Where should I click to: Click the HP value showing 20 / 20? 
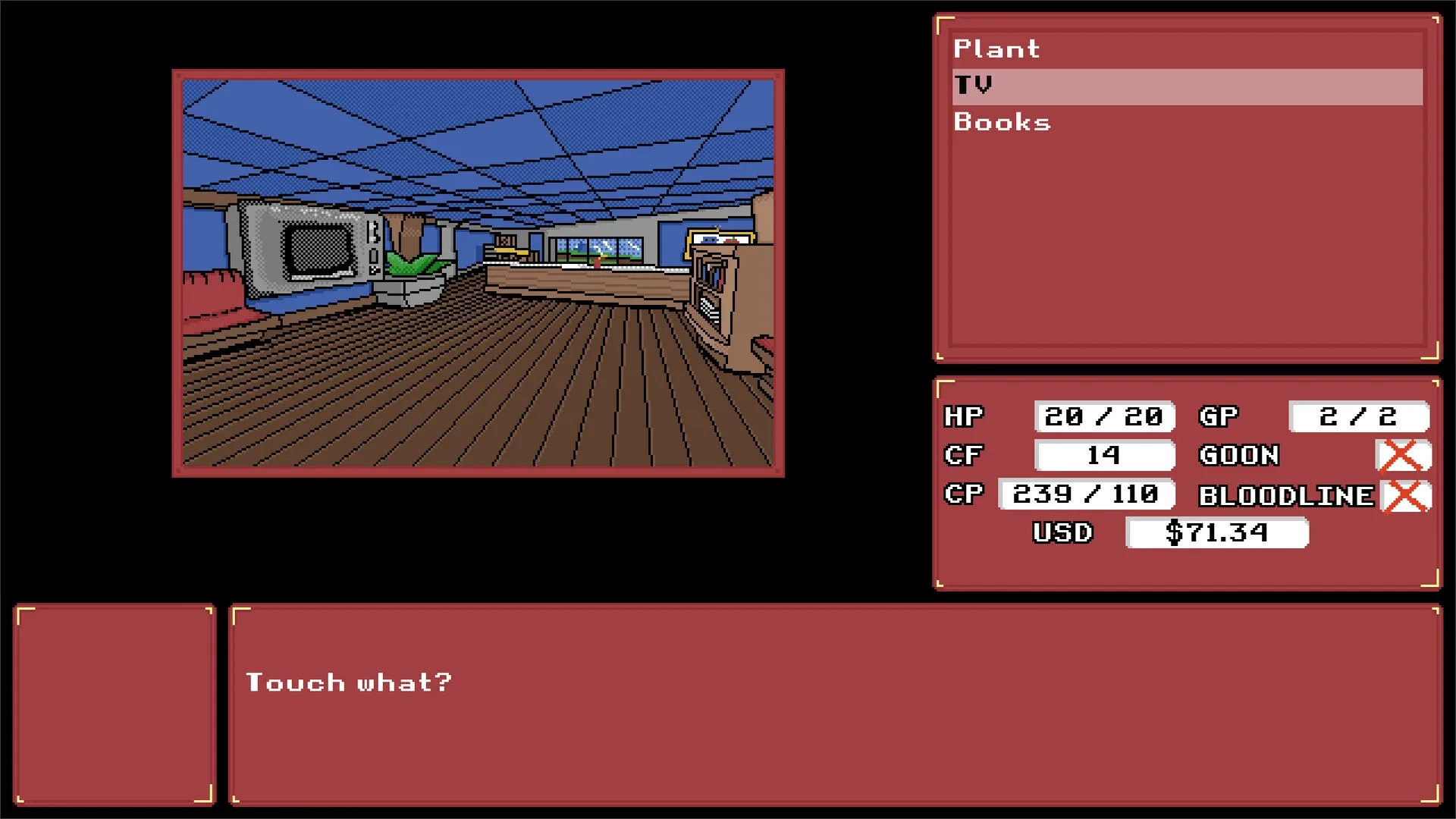[x=1104, y=416]
